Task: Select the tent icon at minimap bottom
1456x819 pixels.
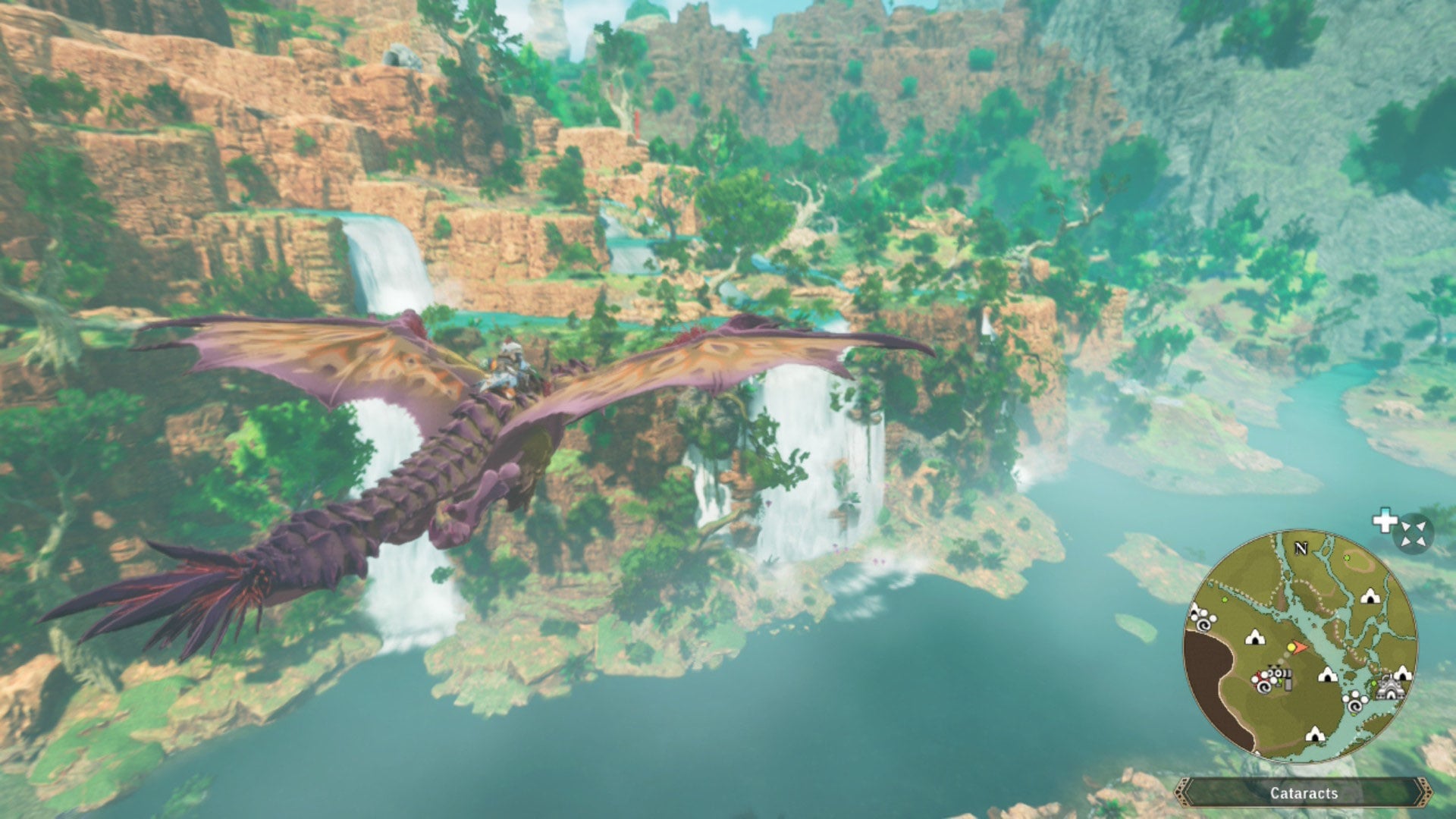Action: point(1314,735)
